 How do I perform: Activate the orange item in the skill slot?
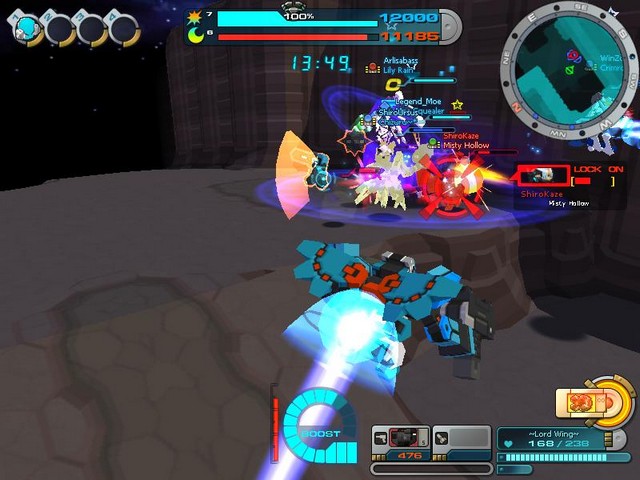tap(584, 403)
